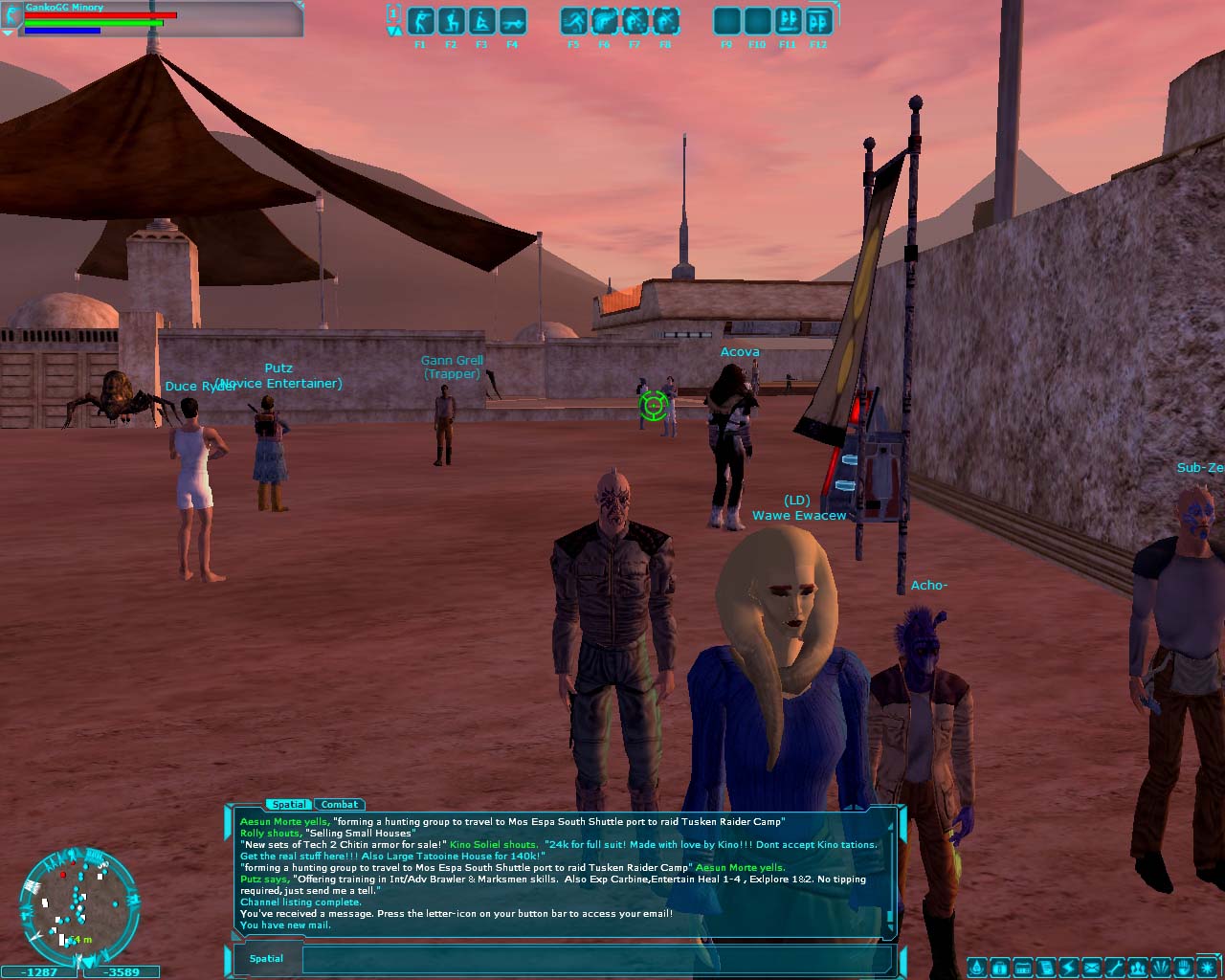
Task: Activate the F1 standing shooter stance icon
Action: [420, 21]
